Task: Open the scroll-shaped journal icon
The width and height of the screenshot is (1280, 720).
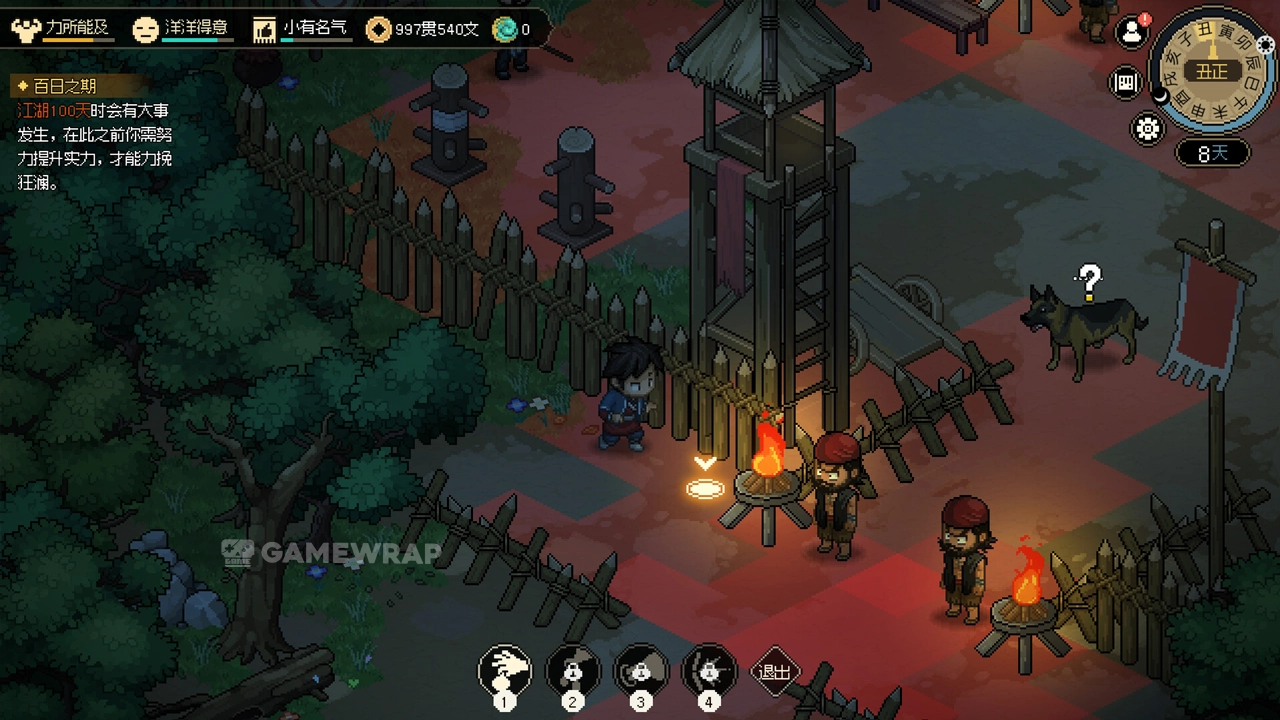Action: [x=1127, y=82]
